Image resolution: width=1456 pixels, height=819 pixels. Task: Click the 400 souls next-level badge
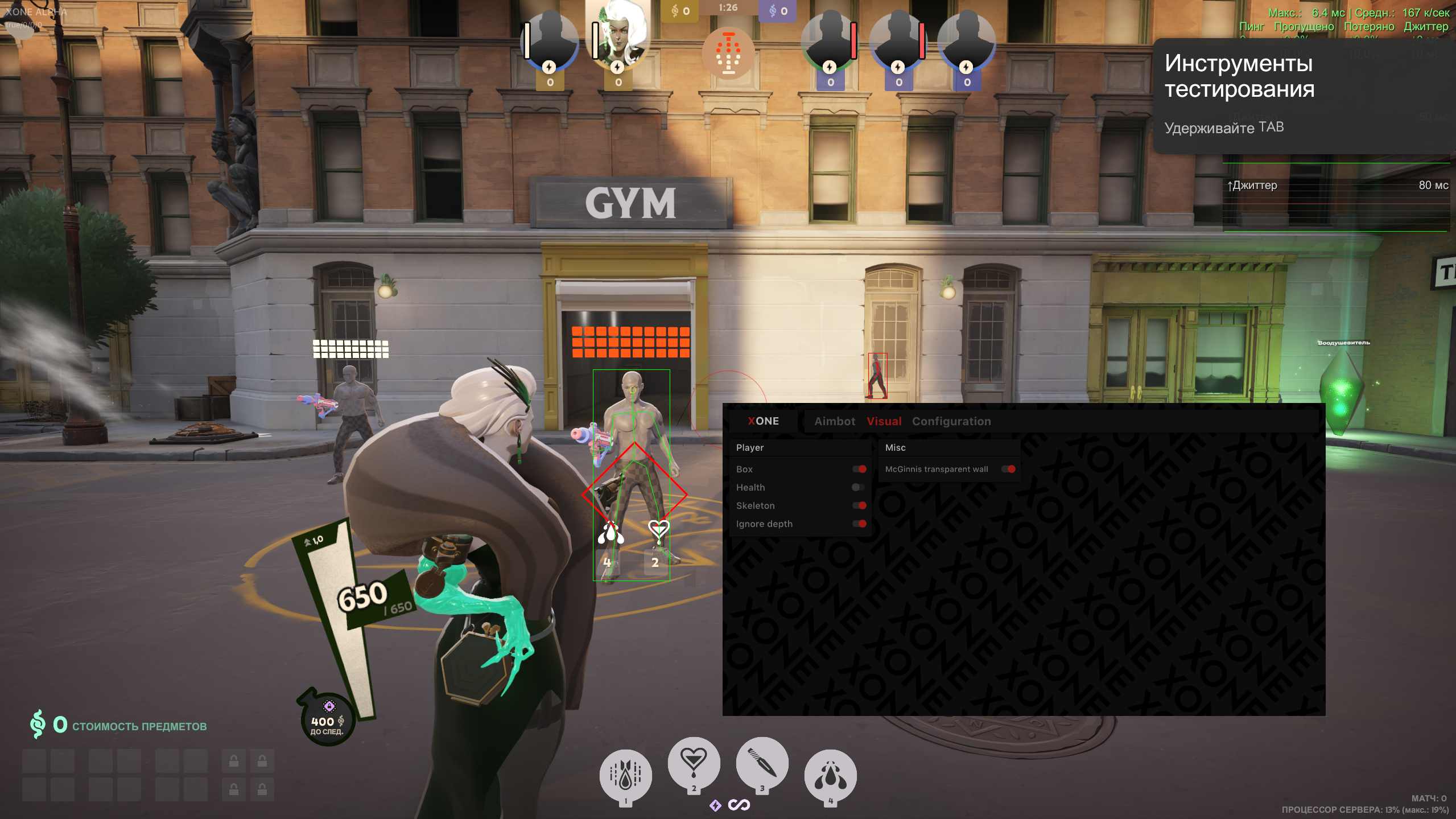(x=327, y=719)
